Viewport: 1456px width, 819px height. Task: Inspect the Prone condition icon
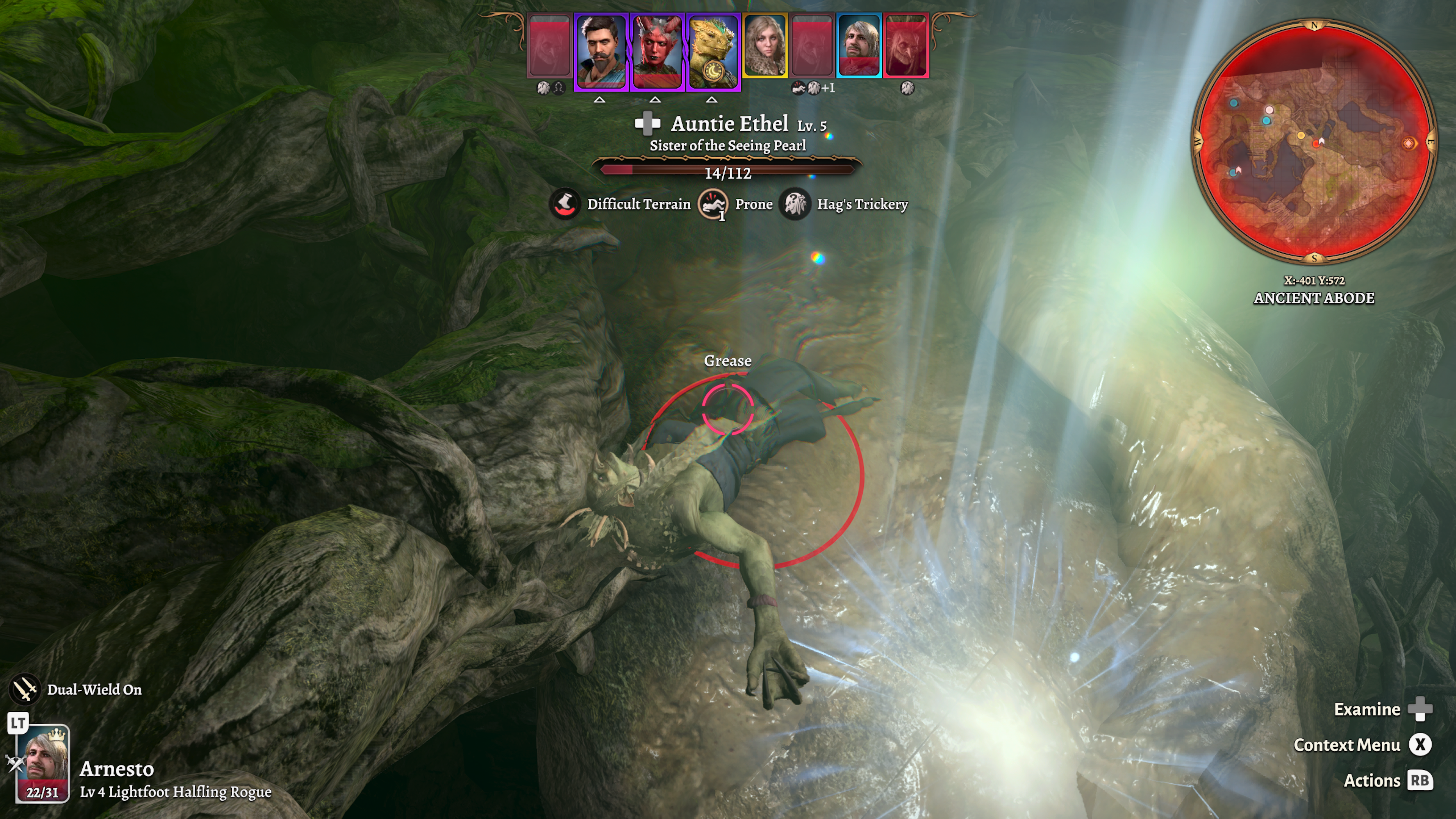(713, 204)
